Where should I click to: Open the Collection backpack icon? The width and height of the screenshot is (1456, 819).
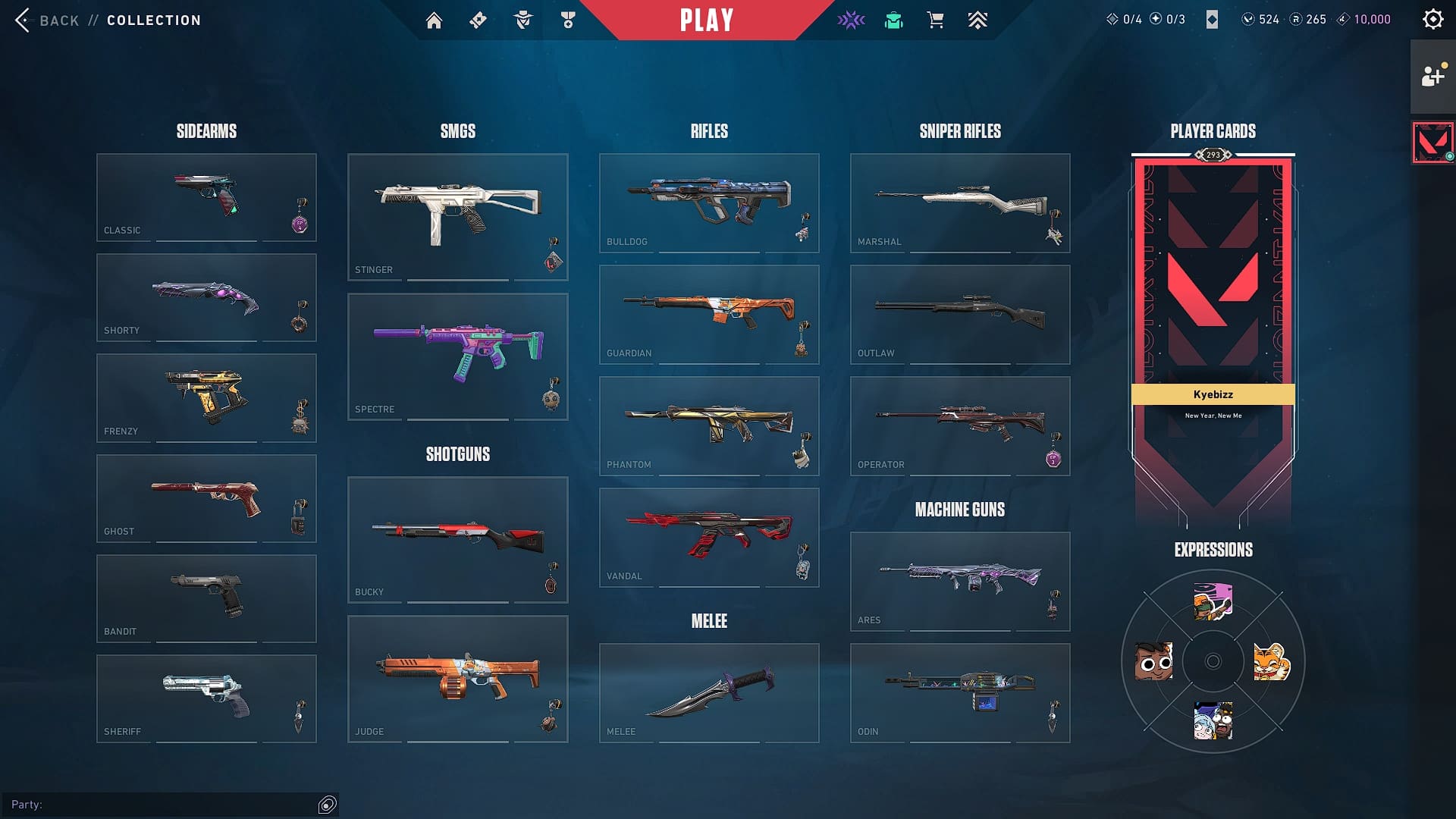(893, 20)
